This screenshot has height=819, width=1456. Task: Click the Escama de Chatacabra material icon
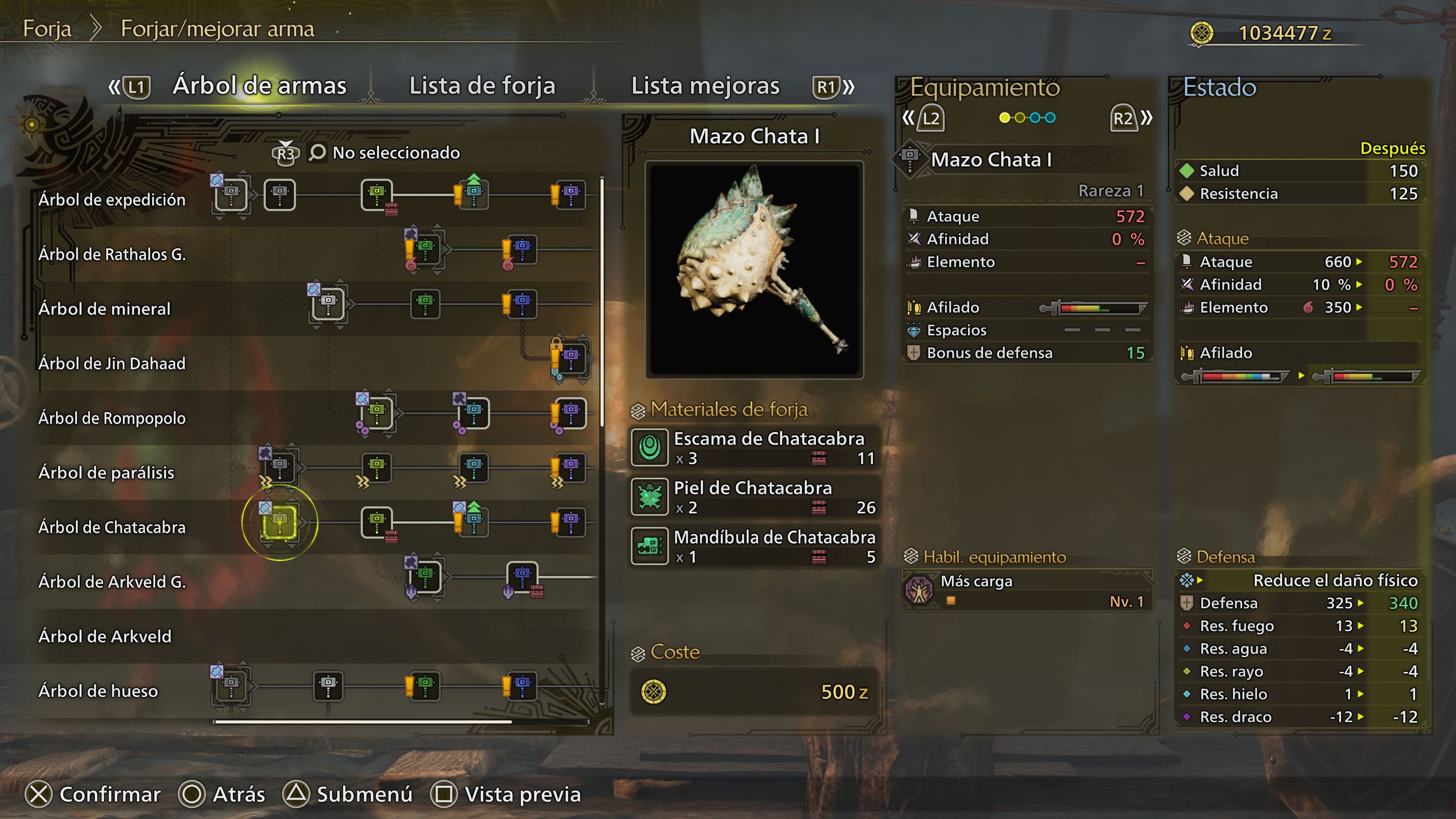click(650, 448)
